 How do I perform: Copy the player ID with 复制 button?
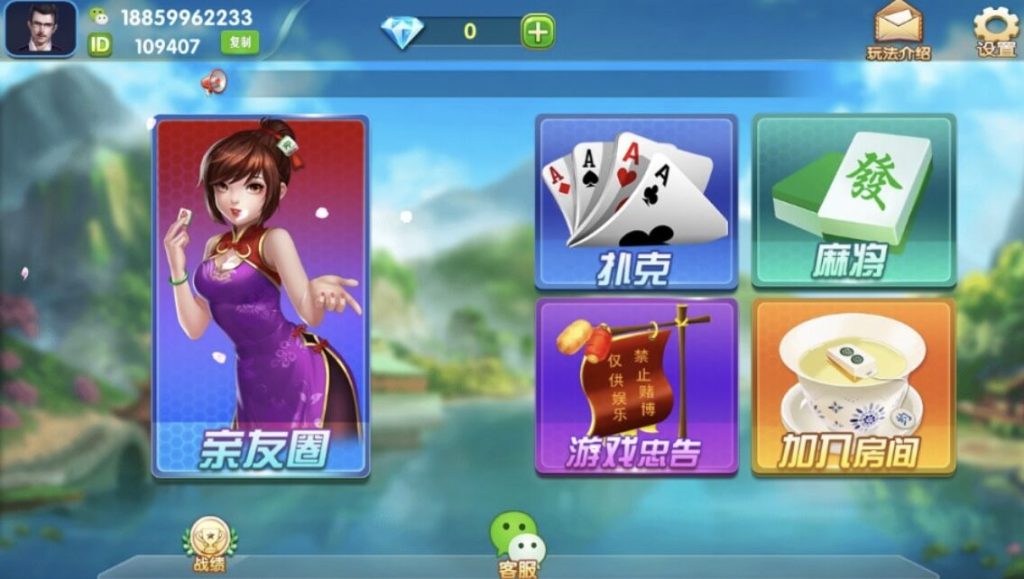239,42
